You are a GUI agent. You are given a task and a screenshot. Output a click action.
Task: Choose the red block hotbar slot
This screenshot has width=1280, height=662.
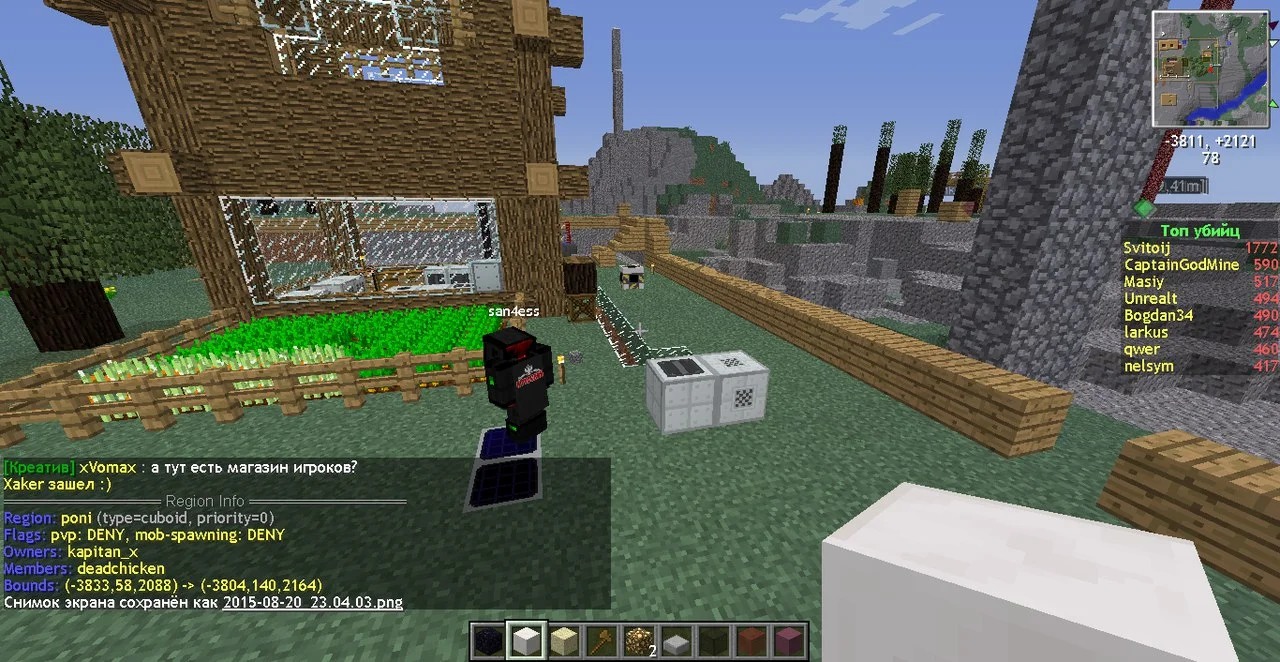tap(753, 641)
